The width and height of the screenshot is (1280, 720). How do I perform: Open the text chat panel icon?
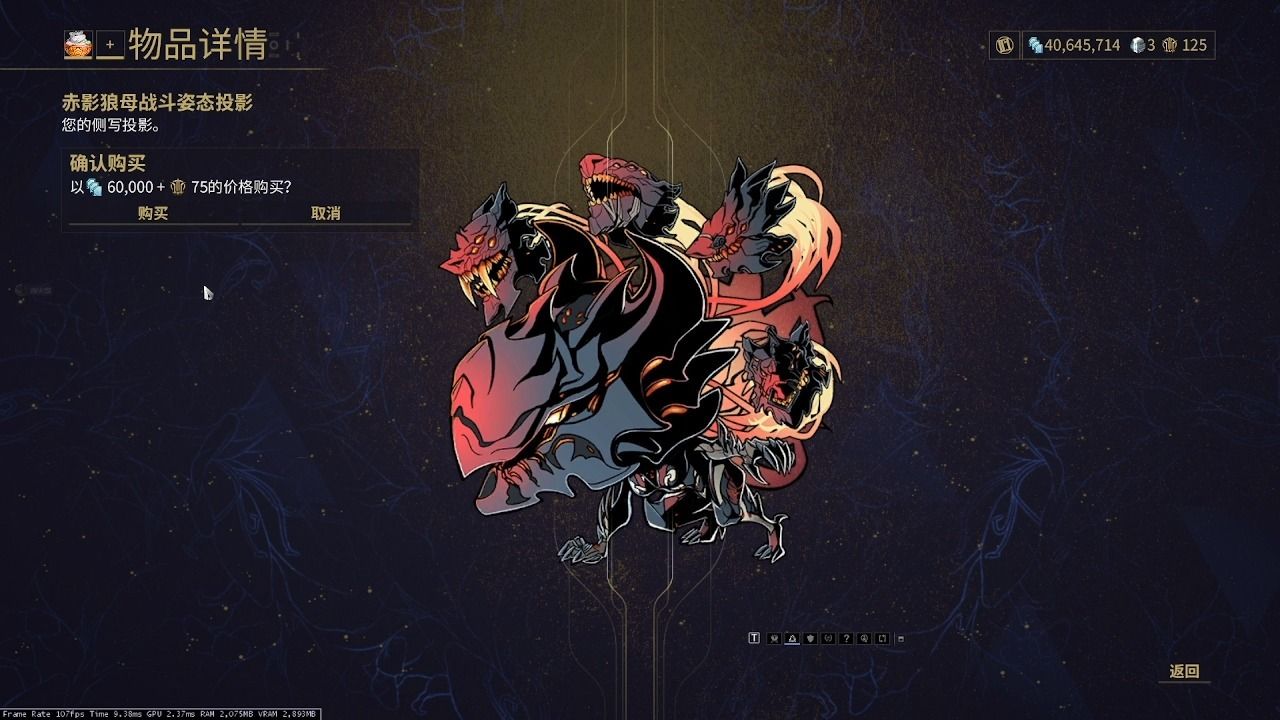click(755, 640)
